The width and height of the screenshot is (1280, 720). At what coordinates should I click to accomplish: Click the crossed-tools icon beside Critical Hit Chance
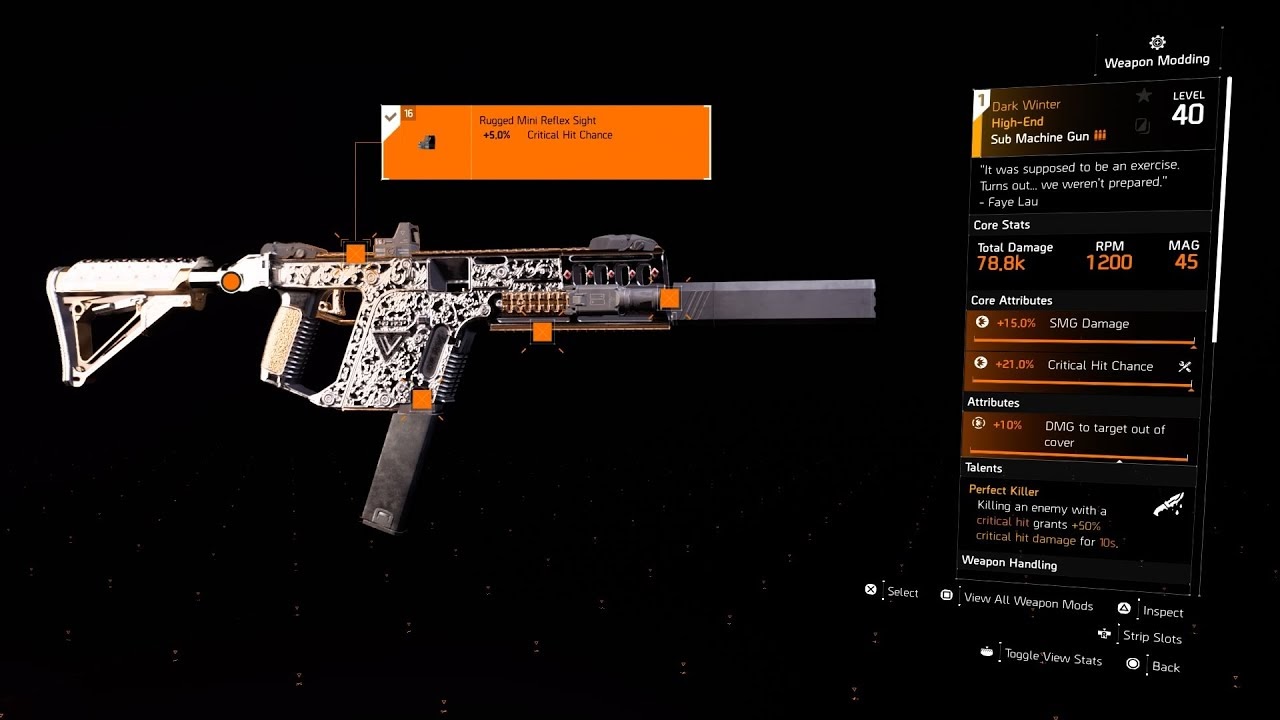tap(1184, 366)
